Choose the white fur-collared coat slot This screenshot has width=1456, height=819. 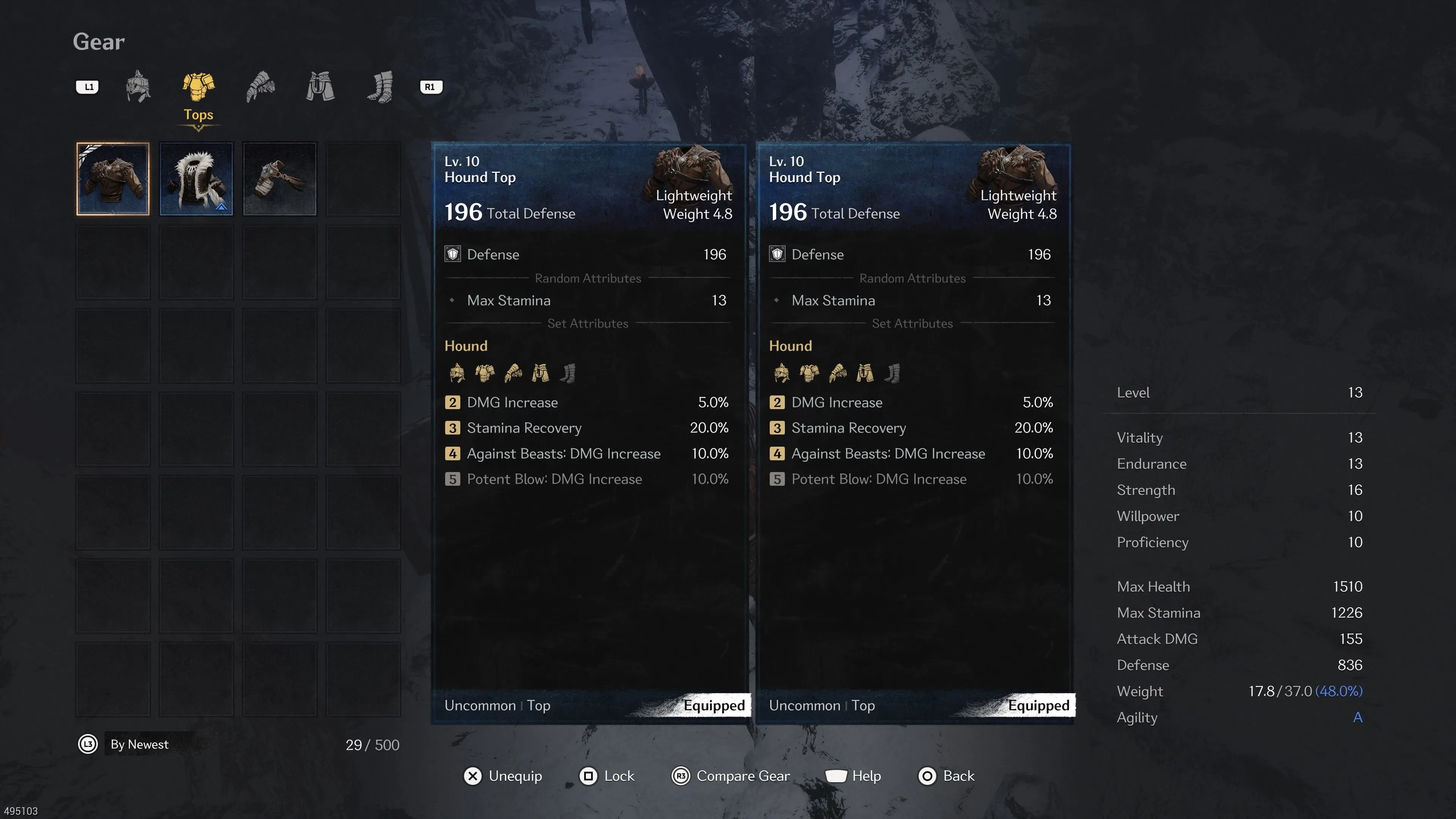click(x=196, y=179)
